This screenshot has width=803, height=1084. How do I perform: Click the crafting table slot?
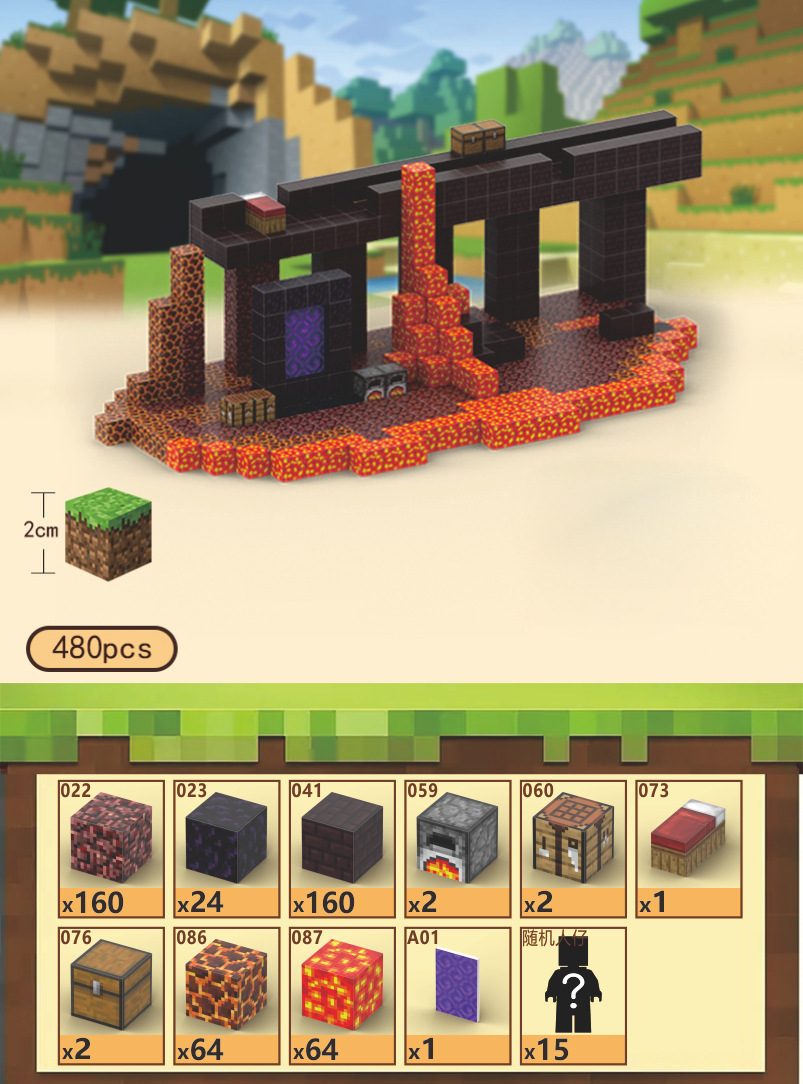[x=573, y=848]
